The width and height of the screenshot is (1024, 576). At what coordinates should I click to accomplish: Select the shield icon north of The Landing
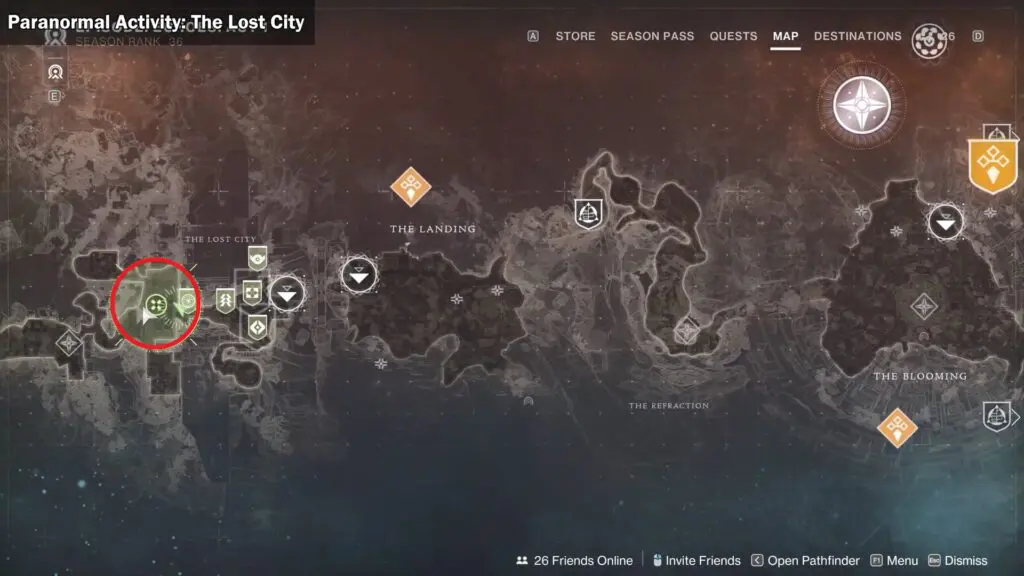(588, 212)
